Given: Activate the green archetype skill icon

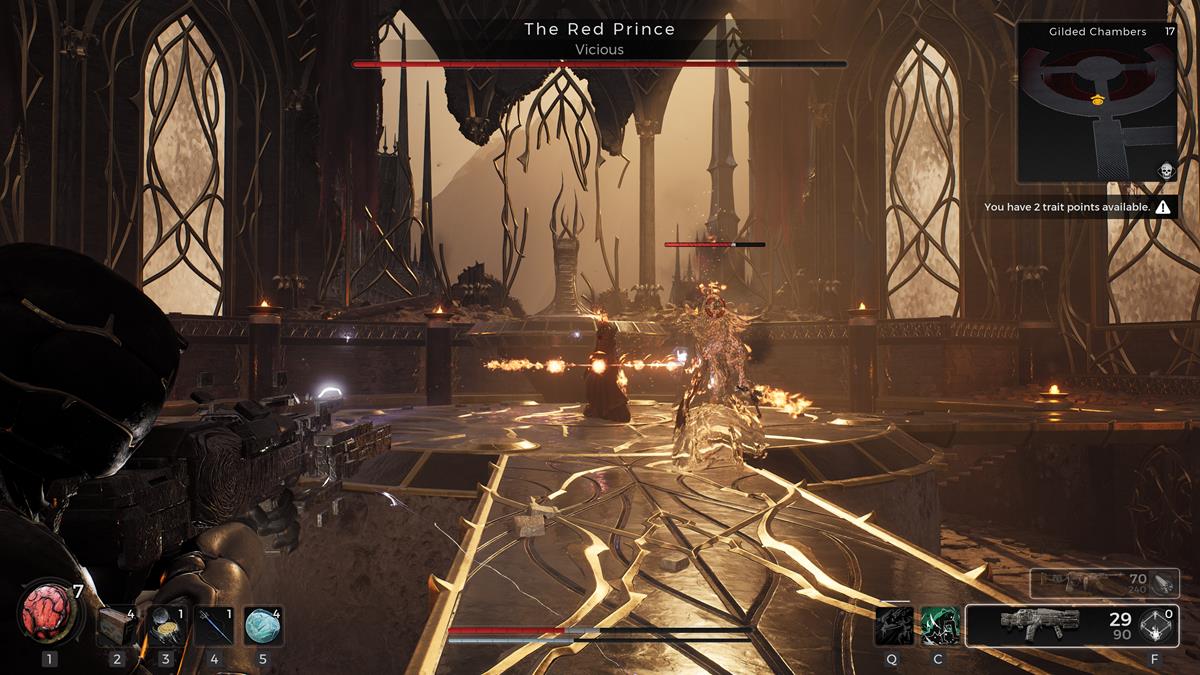Looking at the screenshot, I should pyautogui.click(x=940, y=625).
